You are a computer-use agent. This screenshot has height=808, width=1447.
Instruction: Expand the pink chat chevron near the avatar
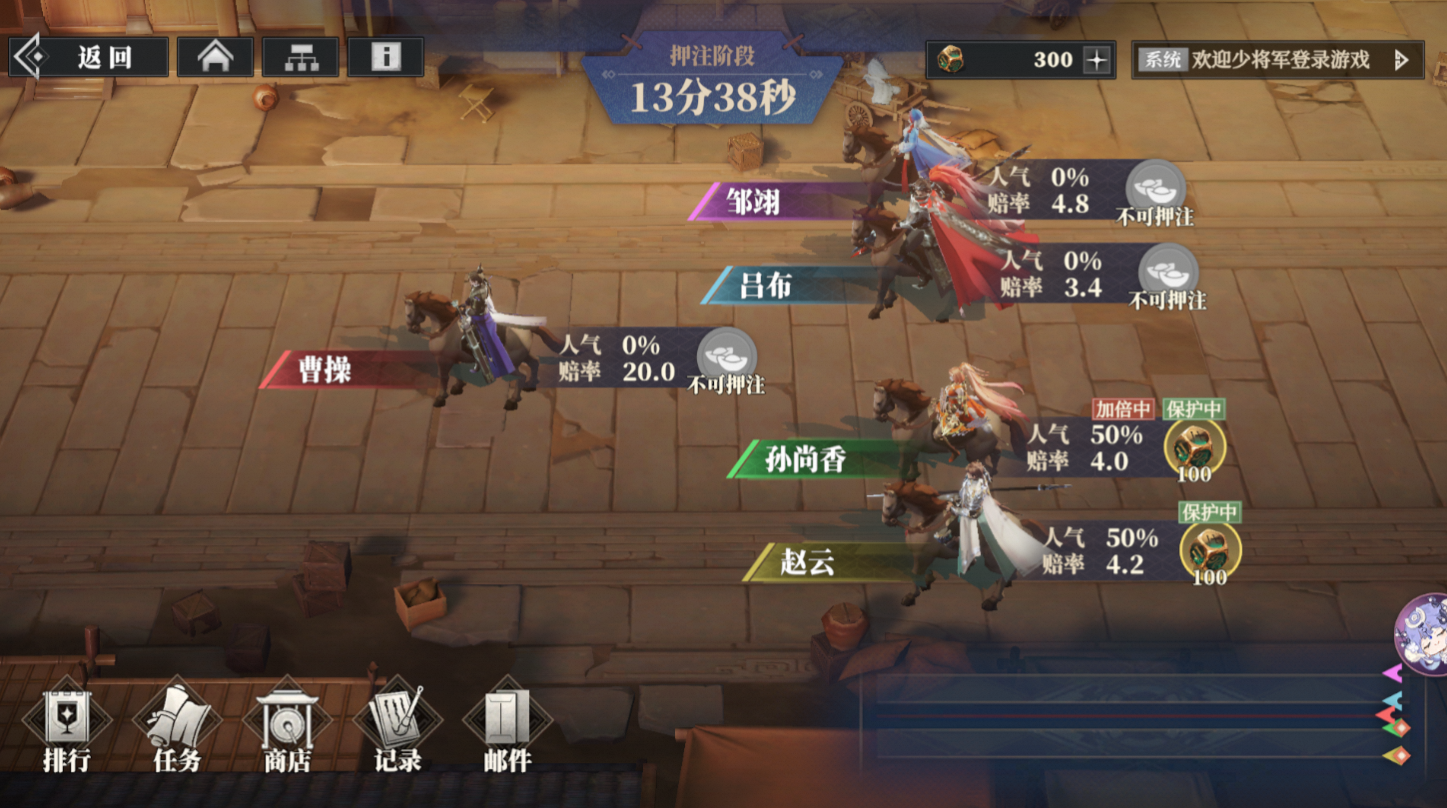point(1392,673)
